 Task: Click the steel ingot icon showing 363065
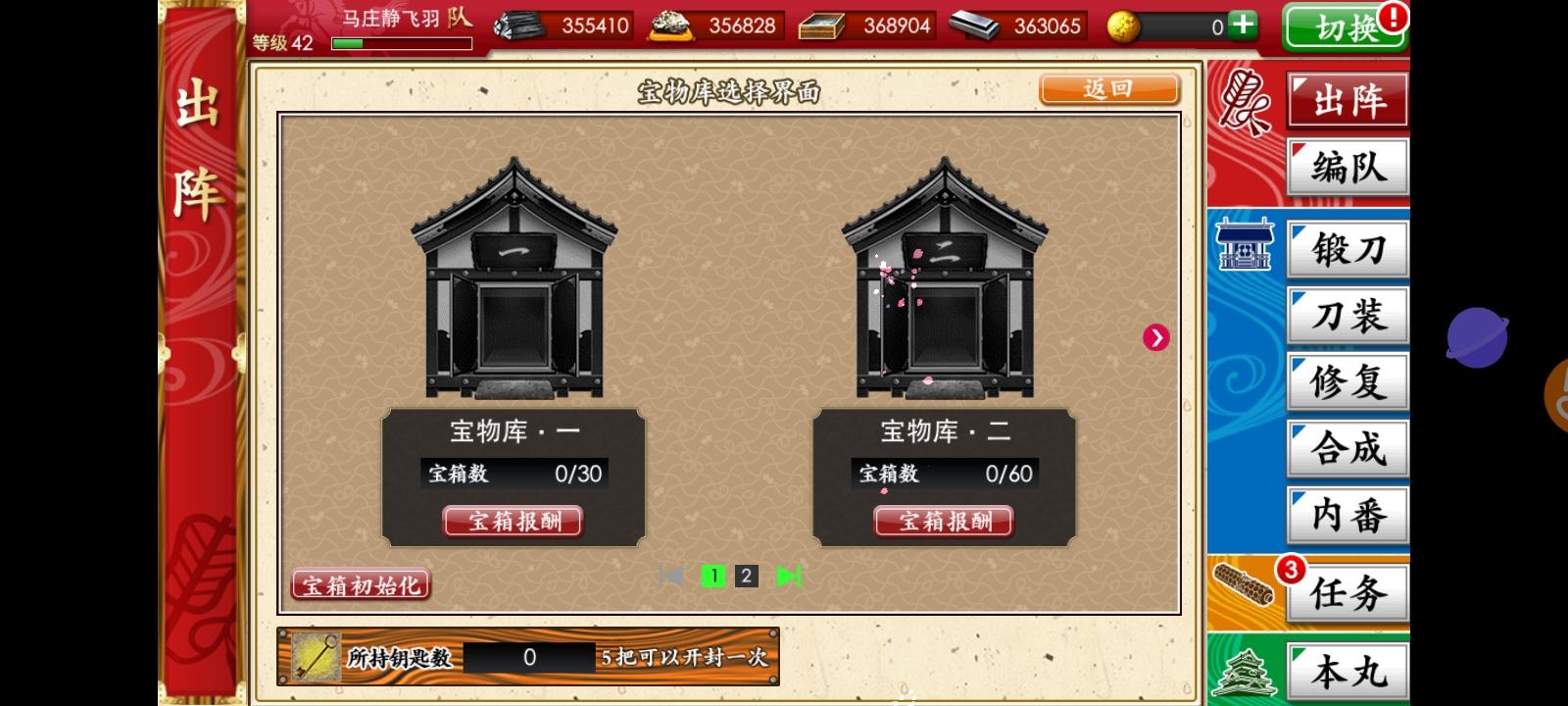click(974, 26)
